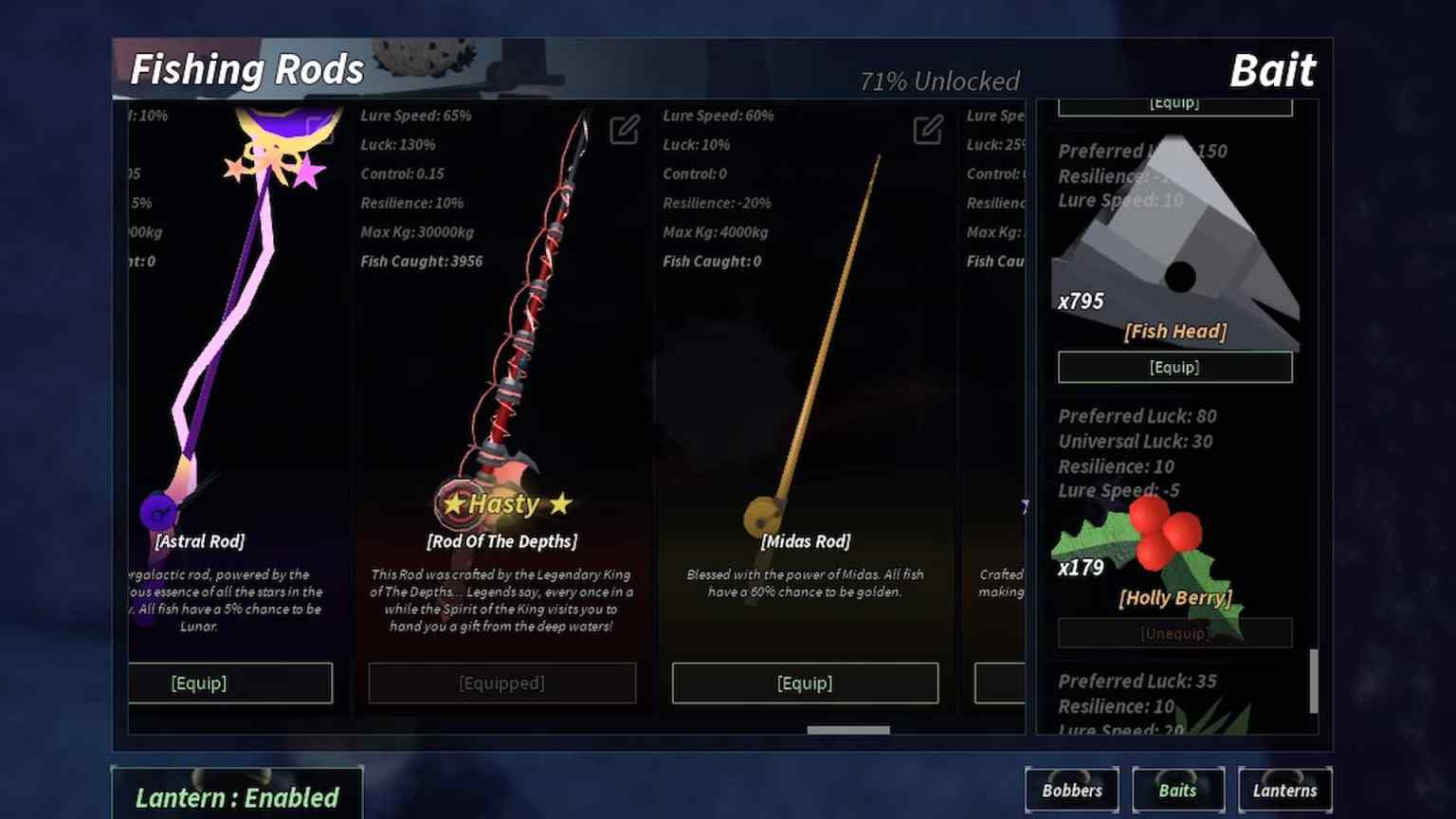Toggle the Lantern Enabled setting

click(x=237, y=797)
